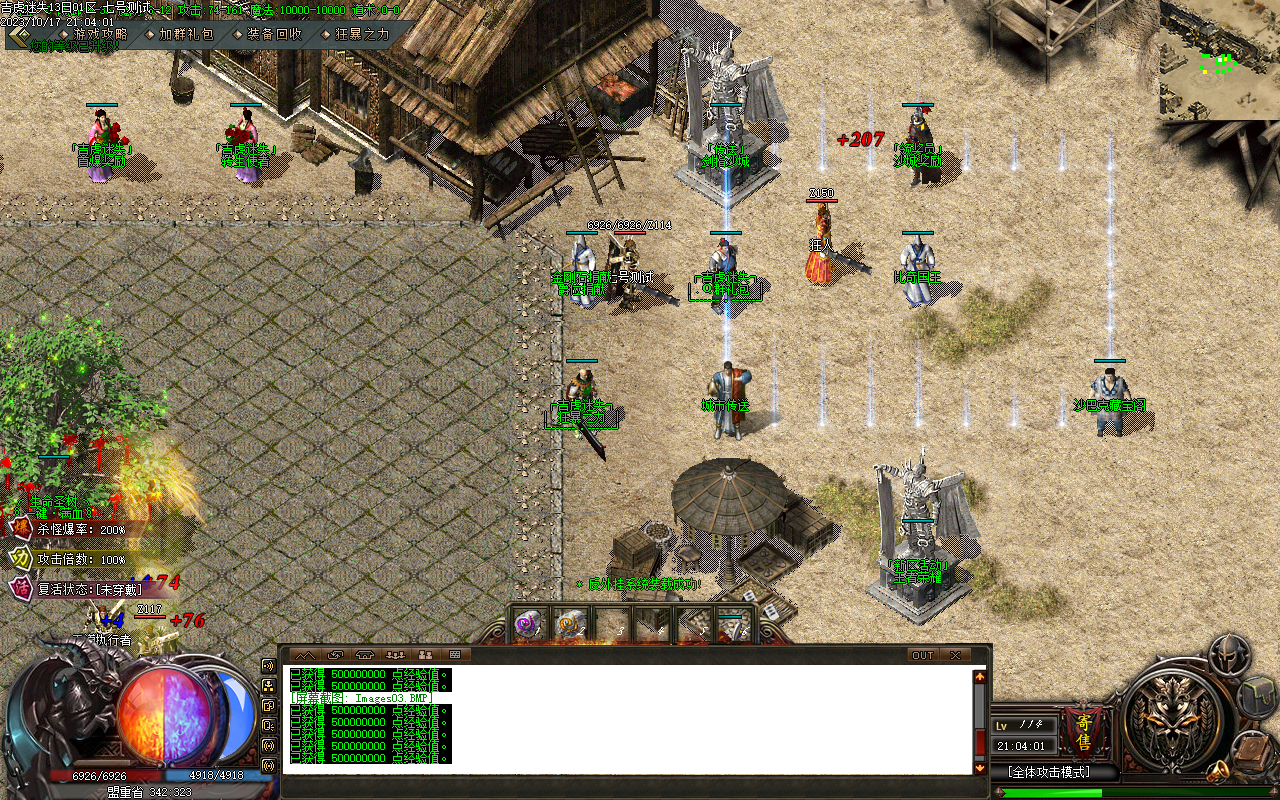Toggle the Q icon on the left sidebar strip
1280x800 pixels.
coord(268,724)
